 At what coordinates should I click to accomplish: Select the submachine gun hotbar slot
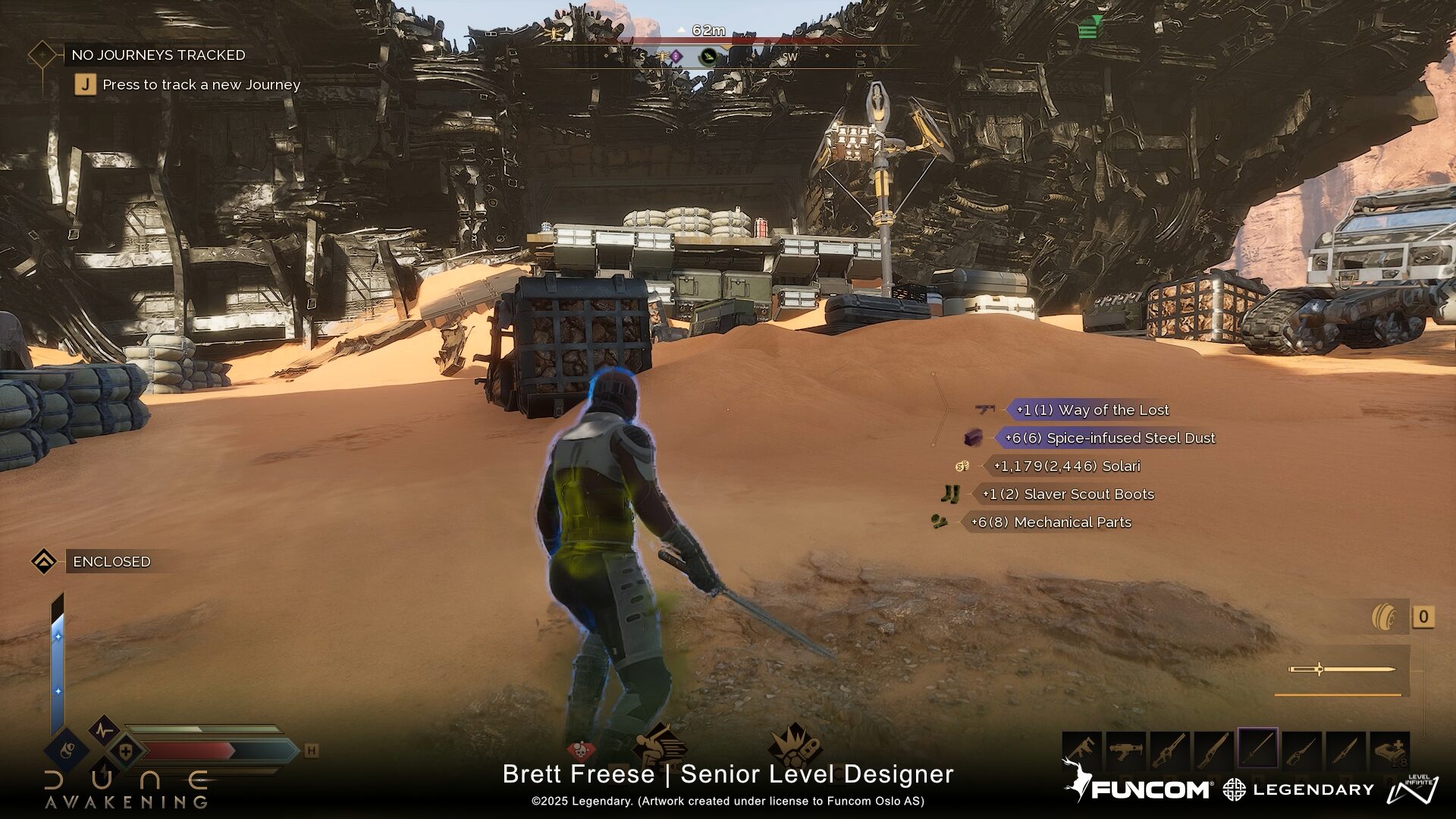(1082, 750)
